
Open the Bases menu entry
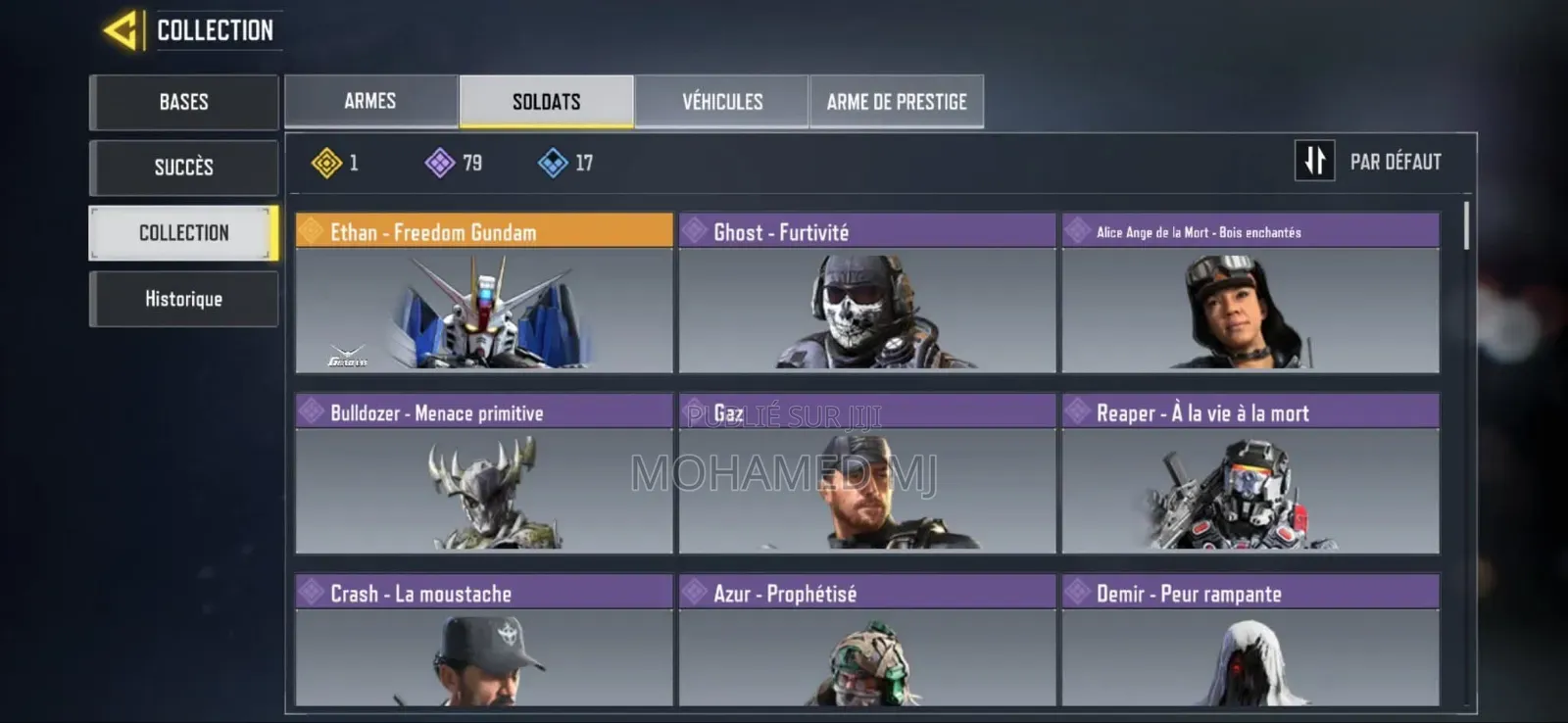click(x=183, y=102)
